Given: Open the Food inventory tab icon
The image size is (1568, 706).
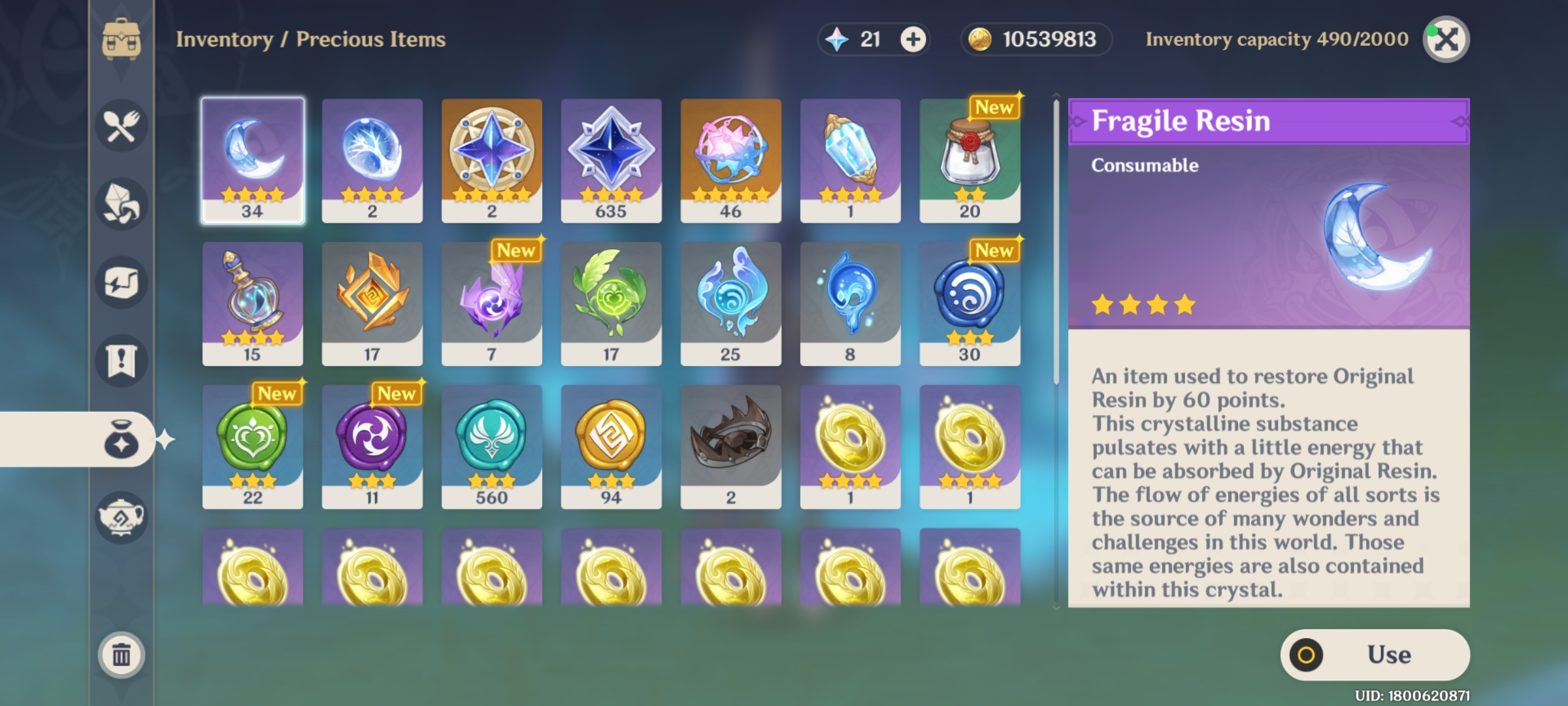Looking at the screenshot, I should point(121,126).
